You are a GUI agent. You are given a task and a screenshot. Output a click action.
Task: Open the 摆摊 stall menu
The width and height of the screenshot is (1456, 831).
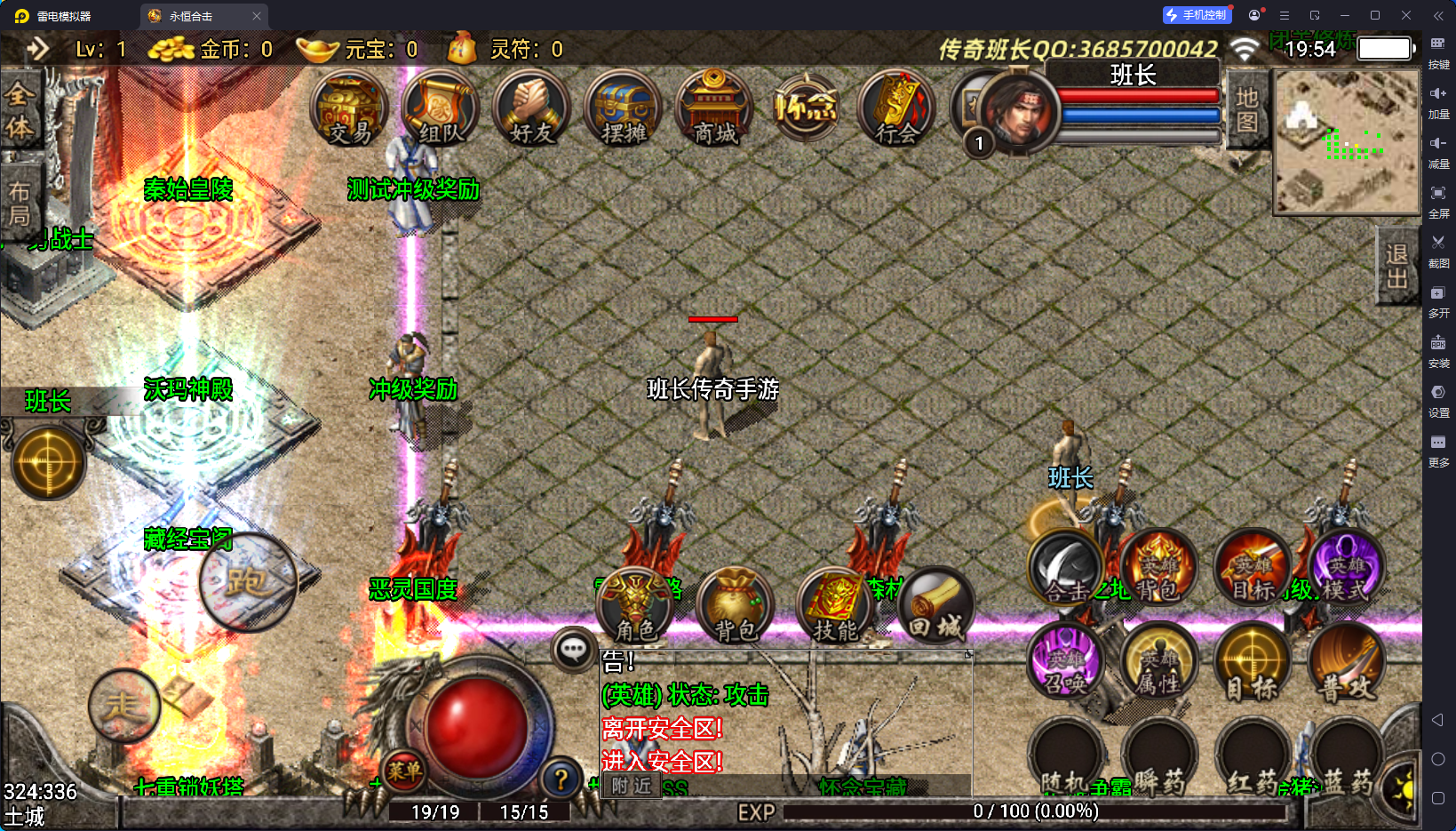624,108
